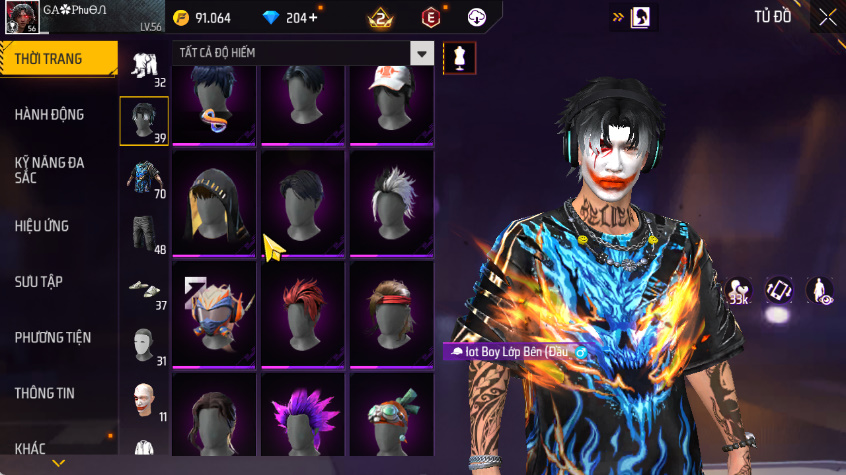Choose the pants category with 48 items
Image resolution: width=846 pixels, height=475 pixels.
pyautogui.click(x=144, y=234)
